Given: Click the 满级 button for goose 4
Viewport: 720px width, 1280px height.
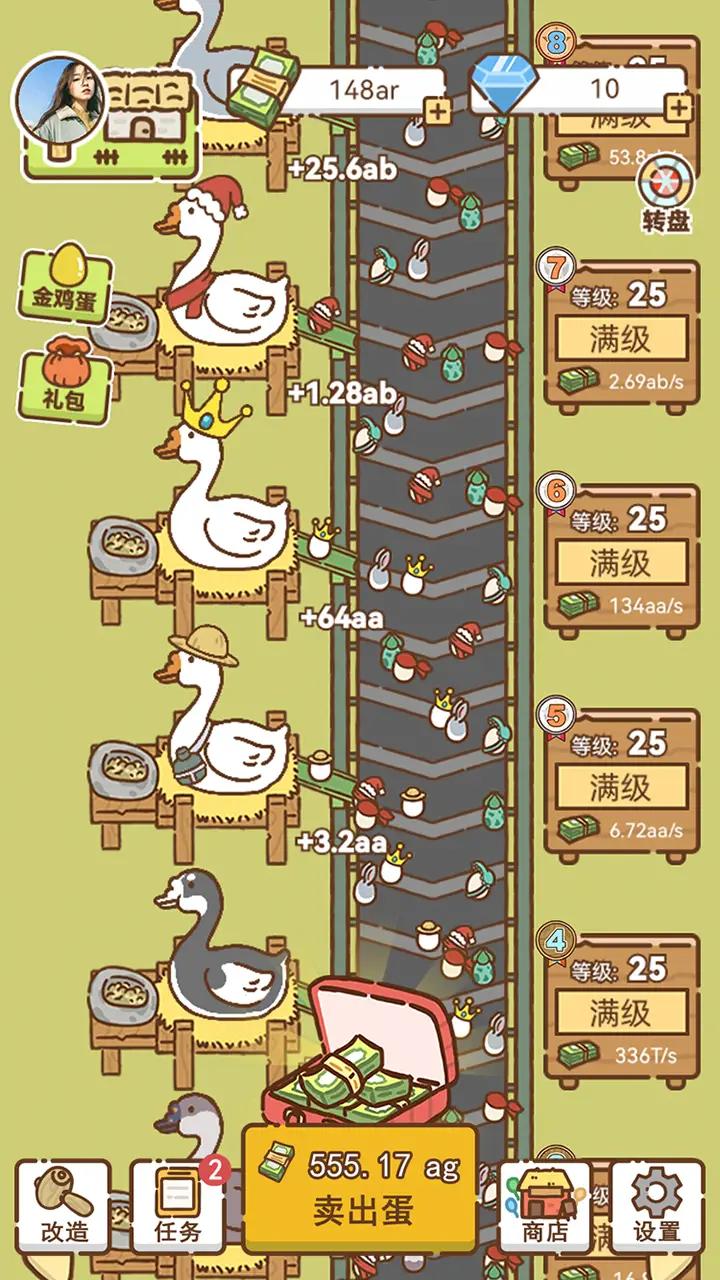Looking at the screenshot, I should [622, 1012].
